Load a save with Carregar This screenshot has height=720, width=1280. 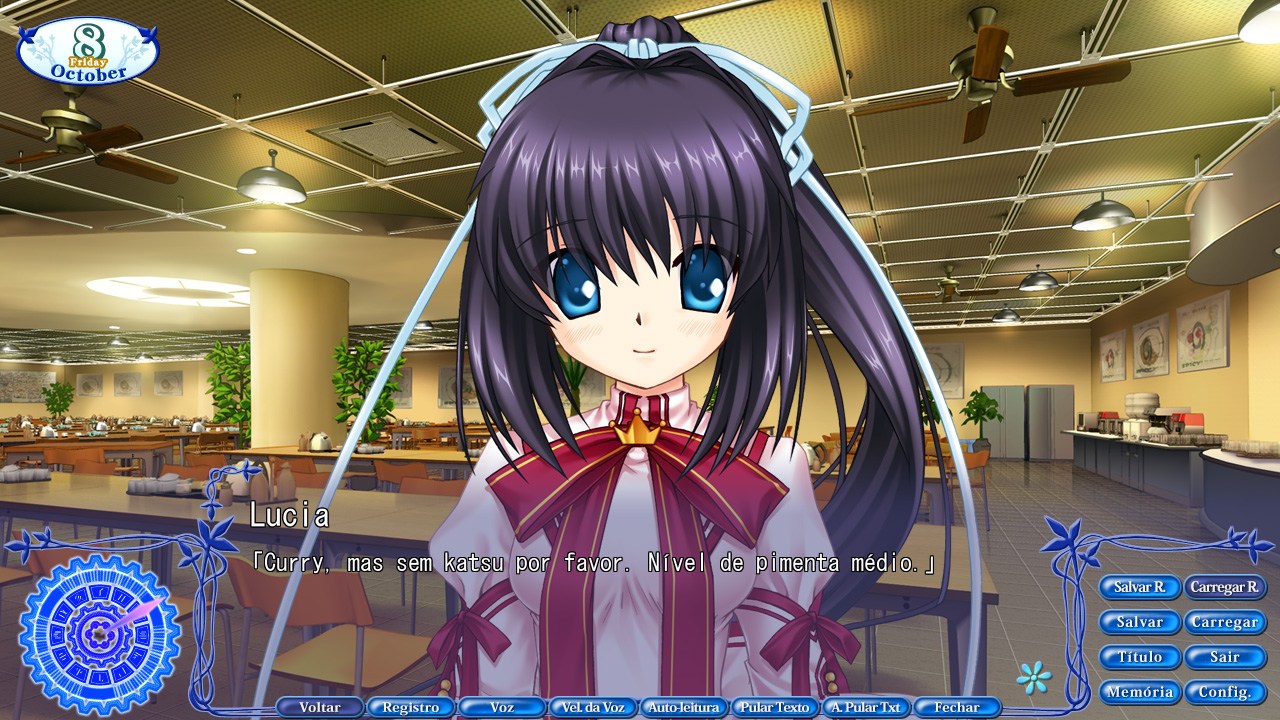click(1226, 622)
